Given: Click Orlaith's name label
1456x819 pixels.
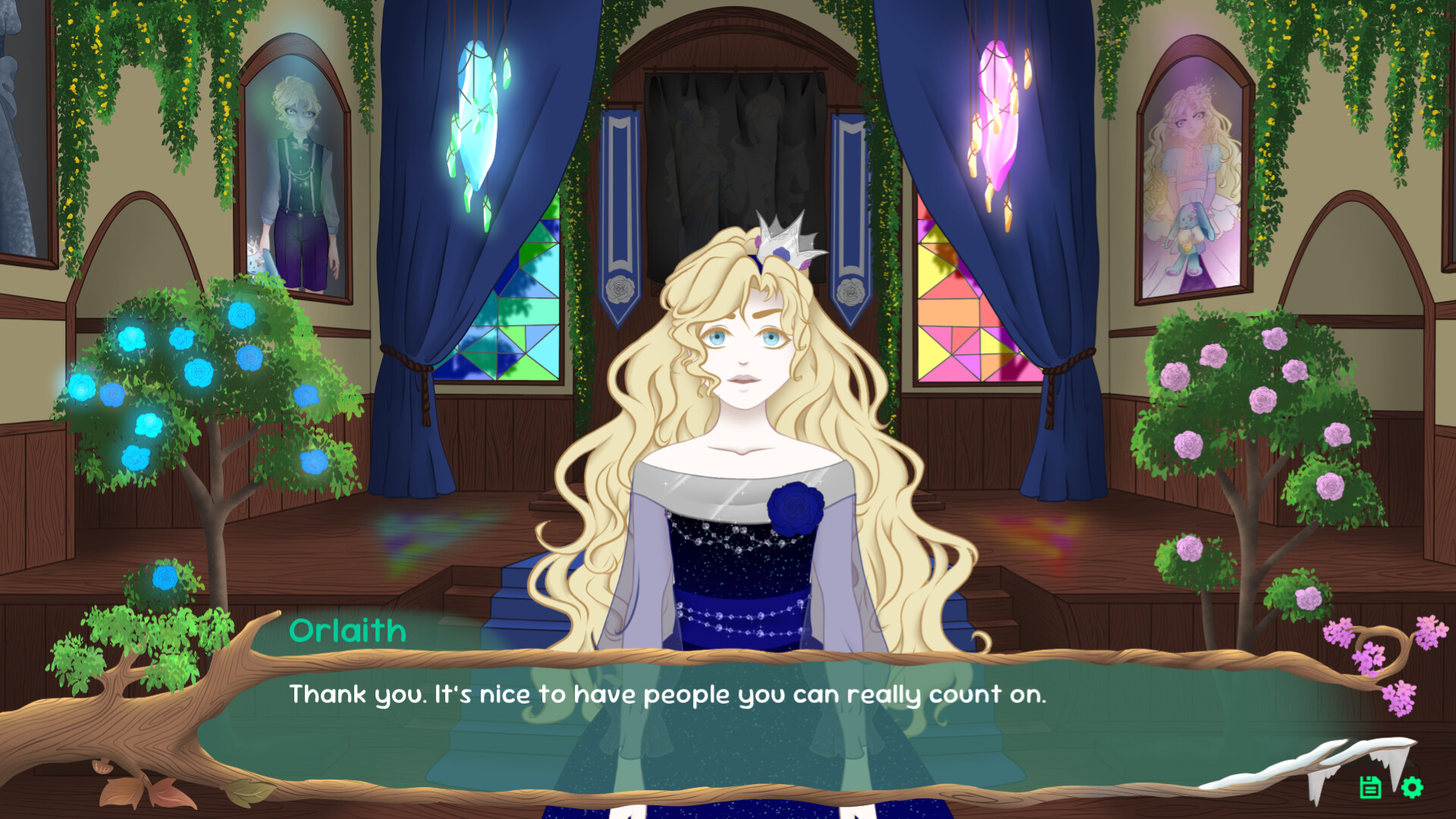Looking at the screenshot, I should tap(348, 631).
